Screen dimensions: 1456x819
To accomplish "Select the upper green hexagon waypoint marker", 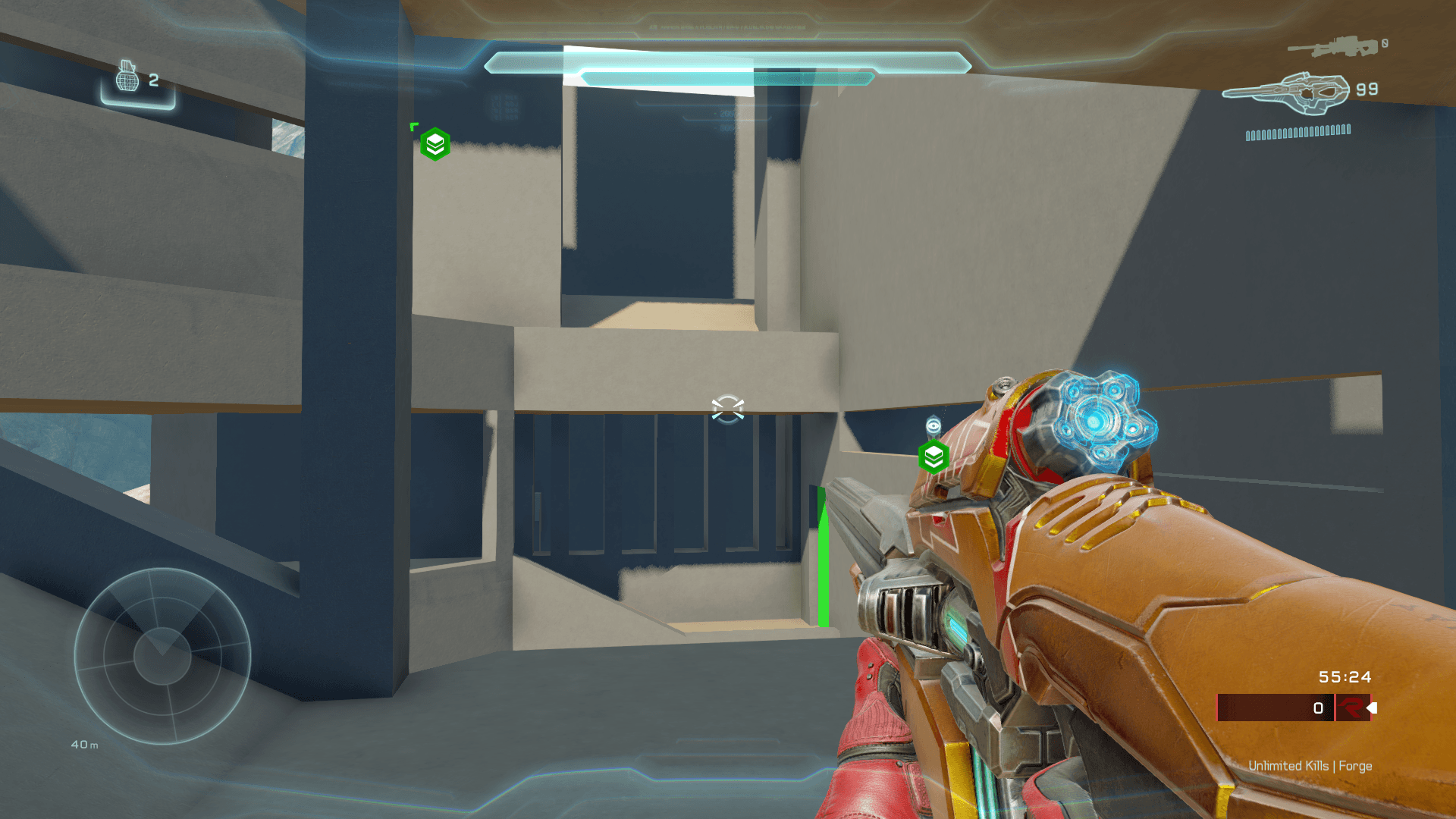I will 435,144.
